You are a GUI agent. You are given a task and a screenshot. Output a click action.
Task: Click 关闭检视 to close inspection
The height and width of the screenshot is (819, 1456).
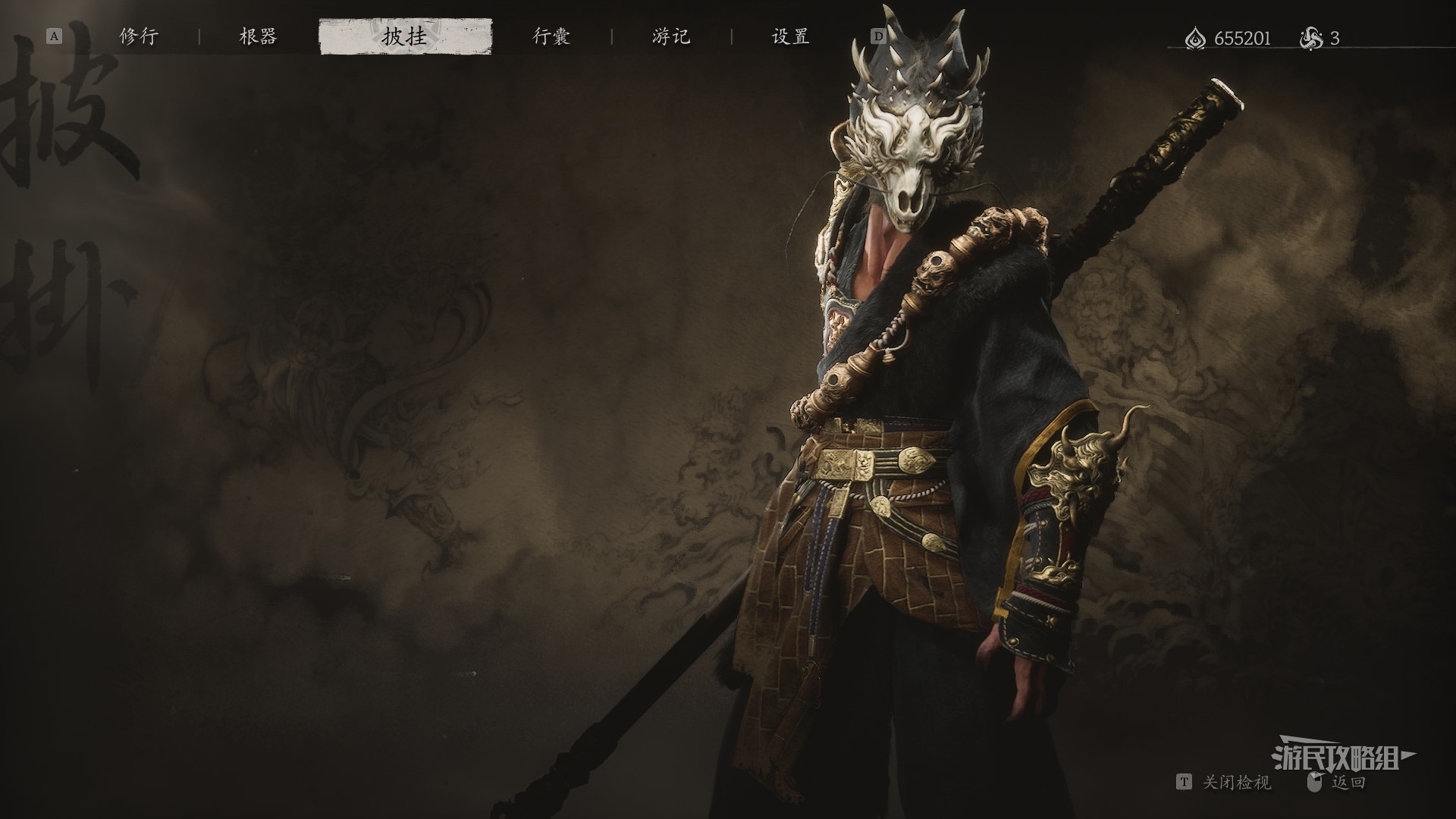(x=1236, y=783)
